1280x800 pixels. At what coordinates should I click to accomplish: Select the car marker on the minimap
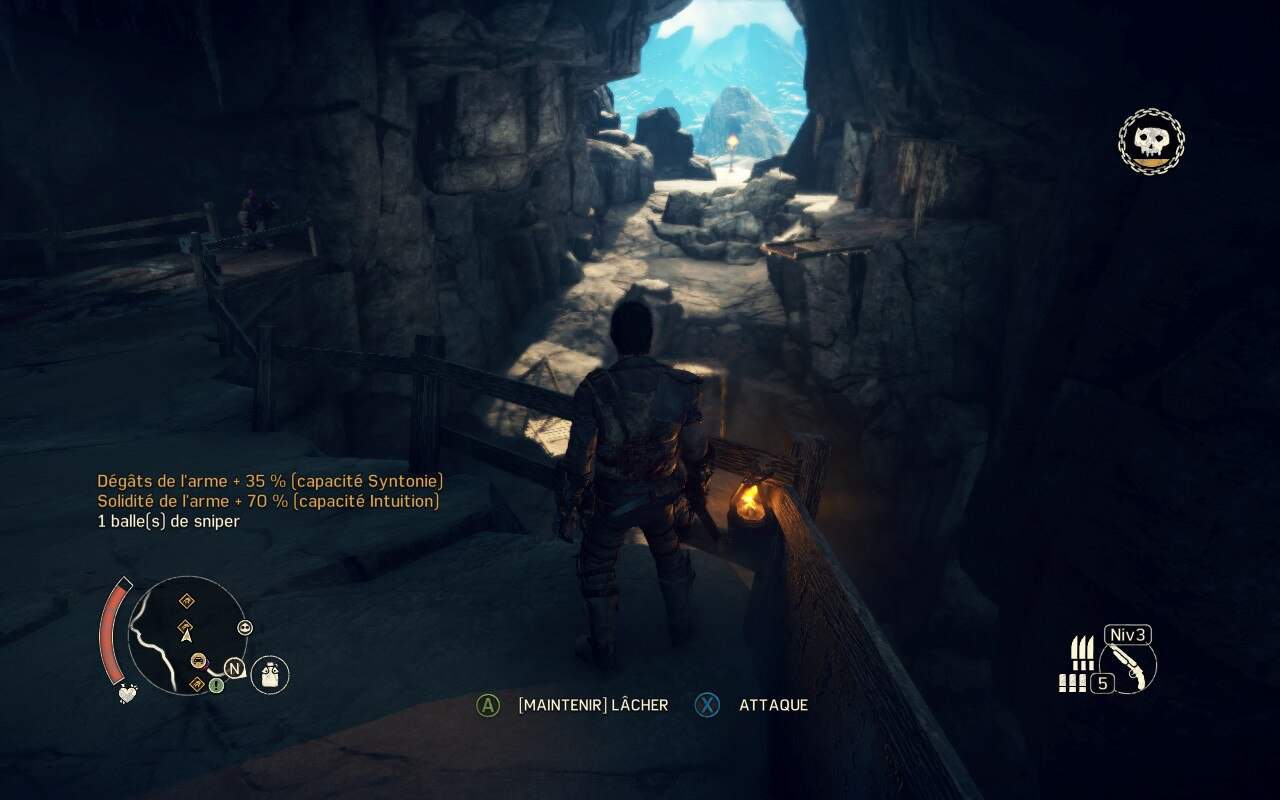(x=198, y=660)
